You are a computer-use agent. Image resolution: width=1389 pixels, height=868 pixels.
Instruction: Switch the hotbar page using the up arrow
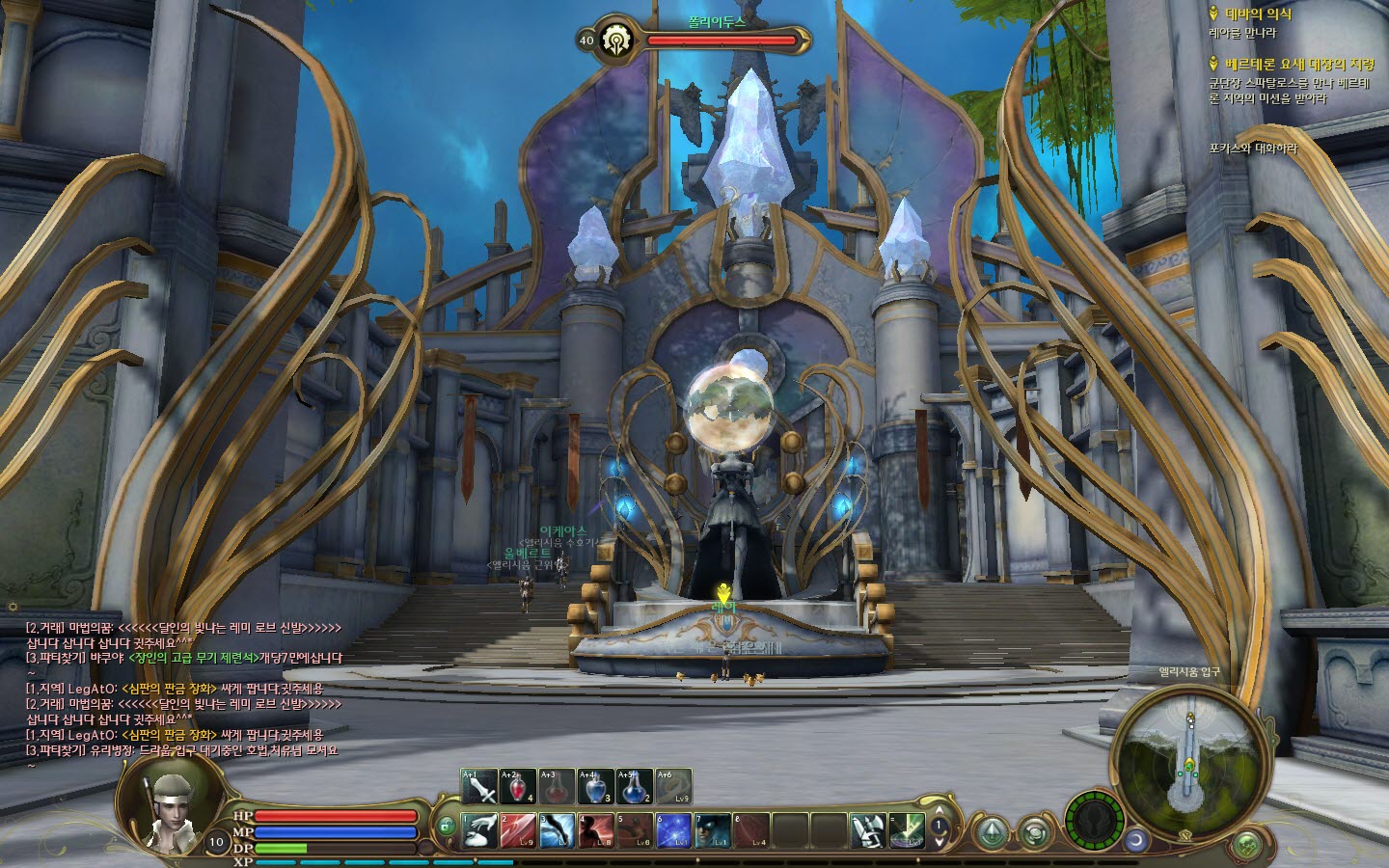940,812
